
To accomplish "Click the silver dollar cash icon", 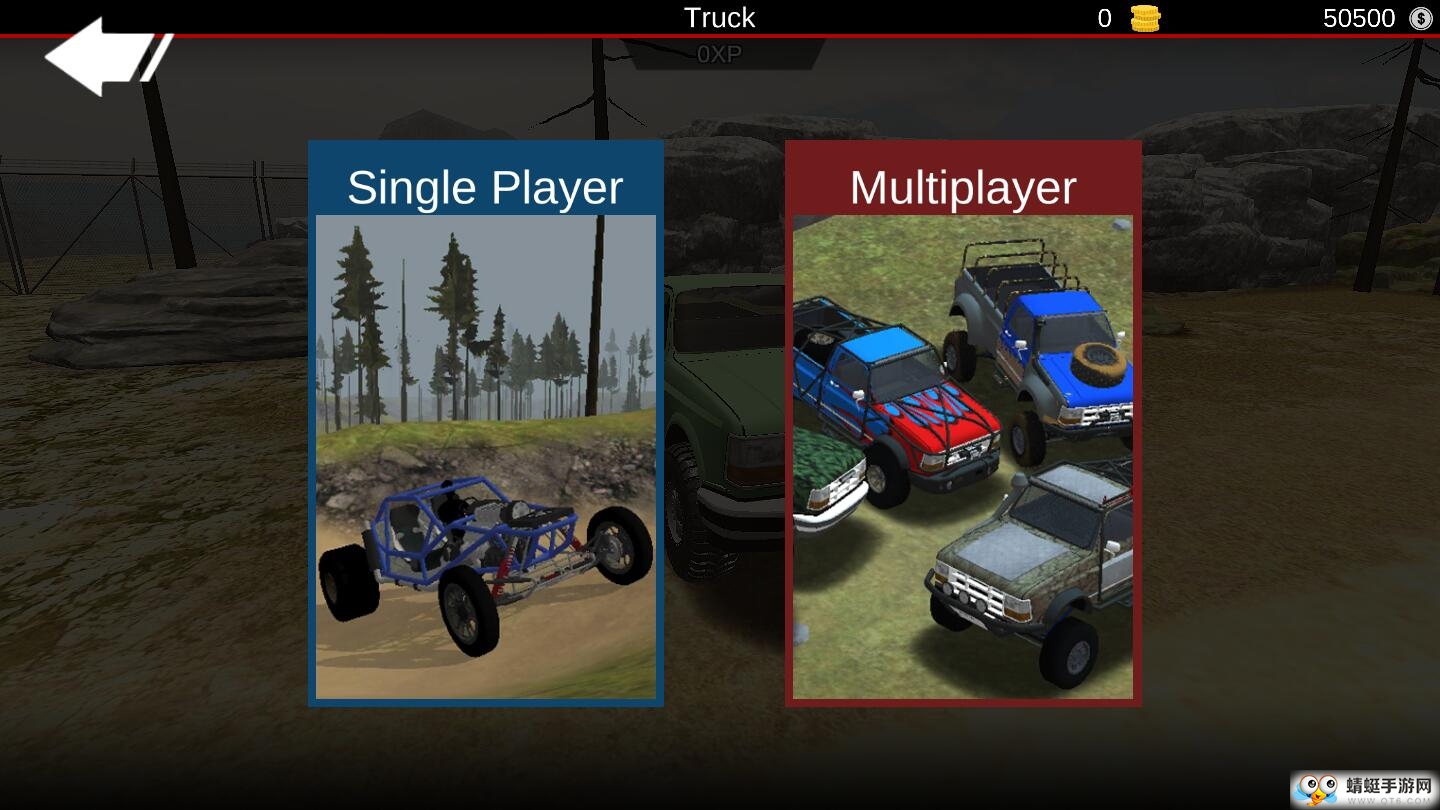I will click(1420, 18).
